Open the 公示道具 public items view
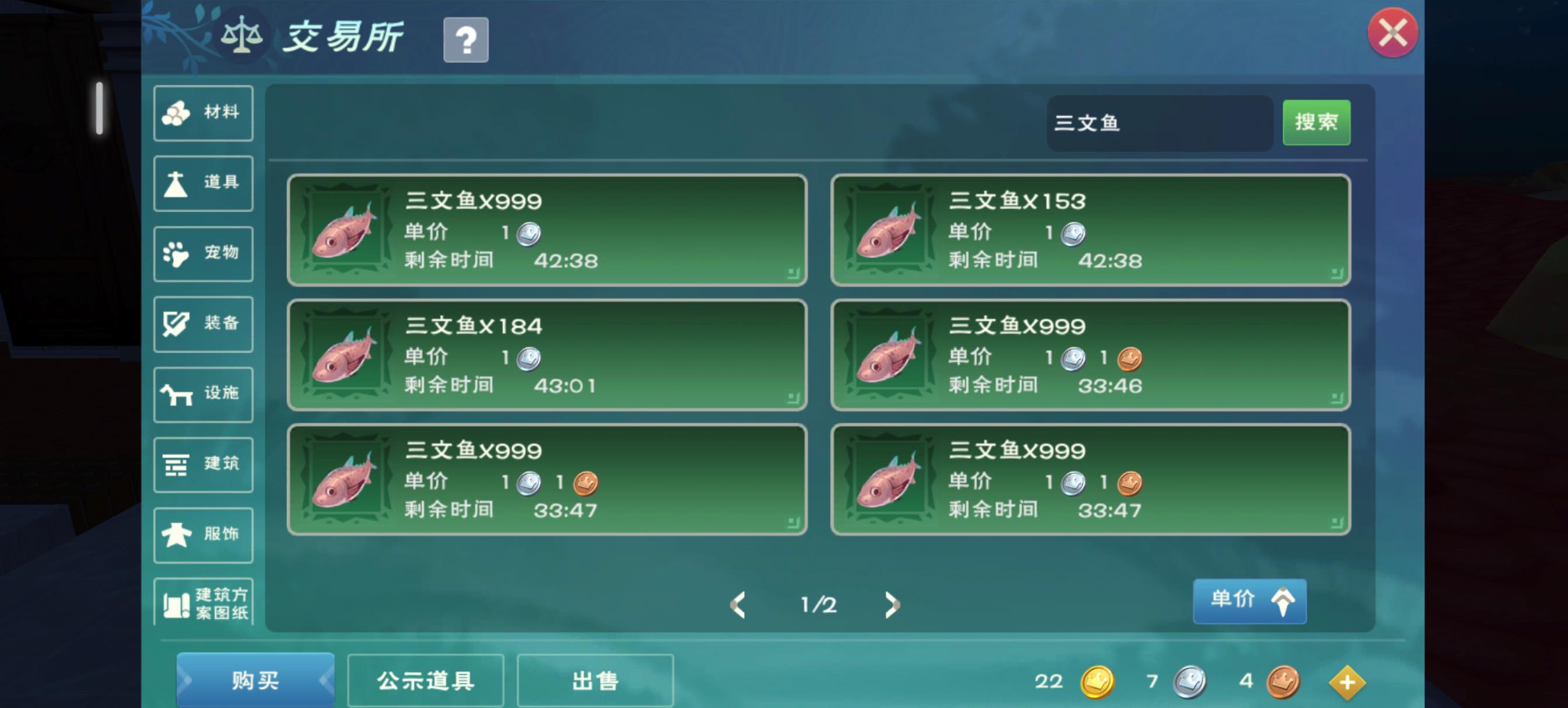1568x708 pixels. pos(425,680)
